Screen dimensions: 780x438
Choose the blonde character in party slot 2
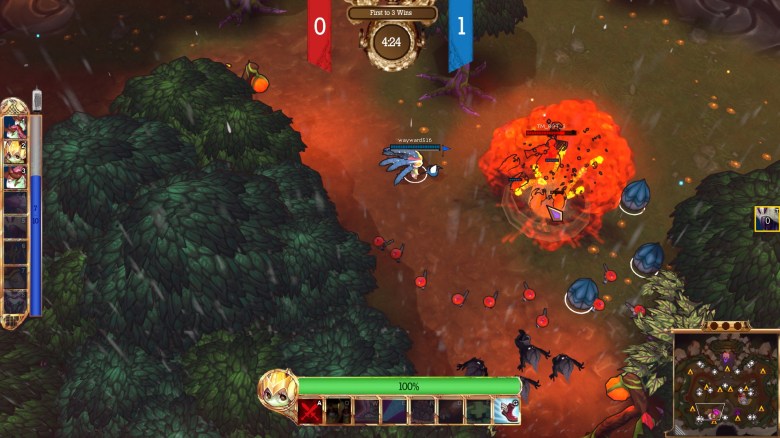point(15,151)
